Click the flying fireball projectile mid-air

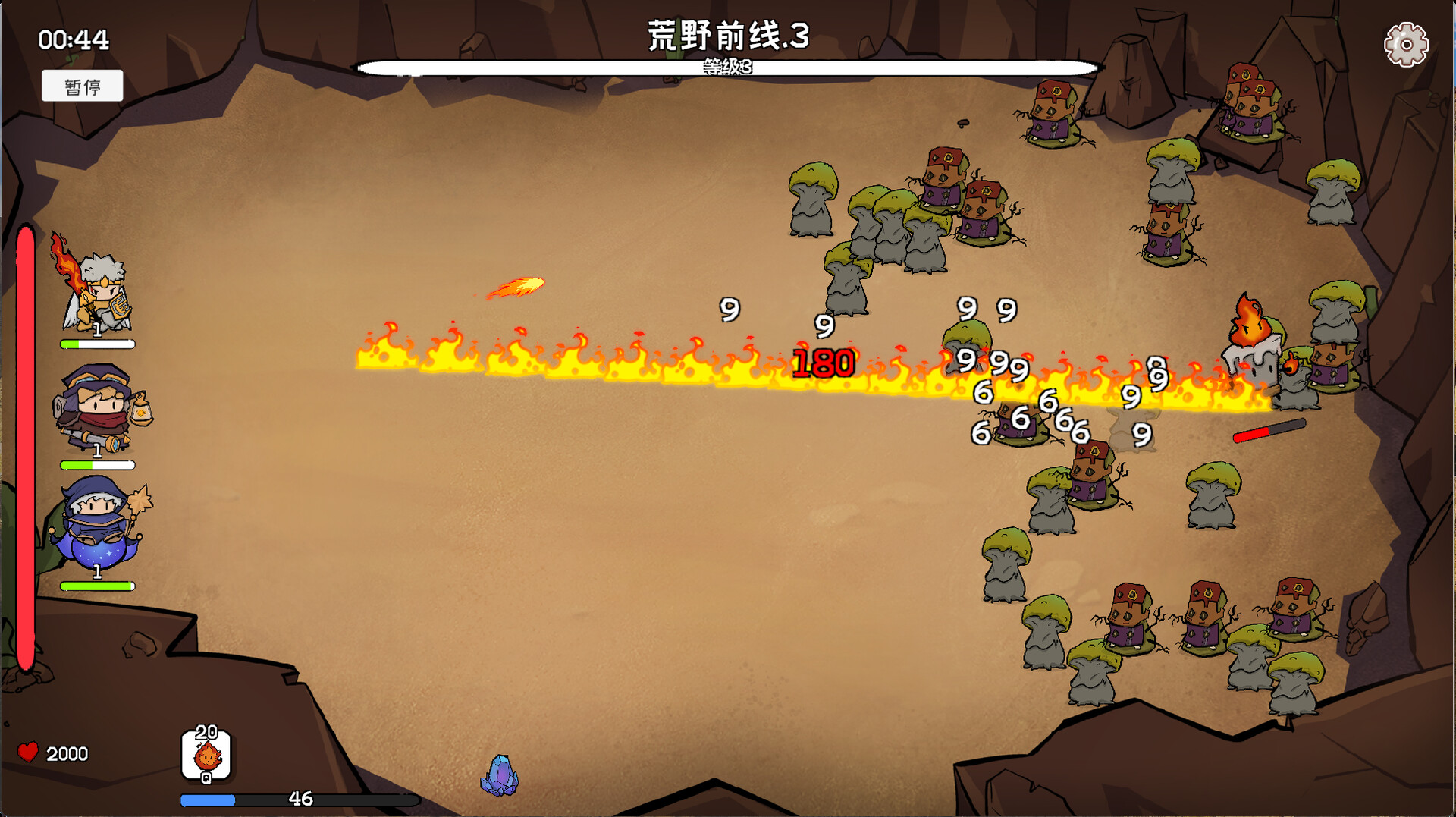(519, 286)
